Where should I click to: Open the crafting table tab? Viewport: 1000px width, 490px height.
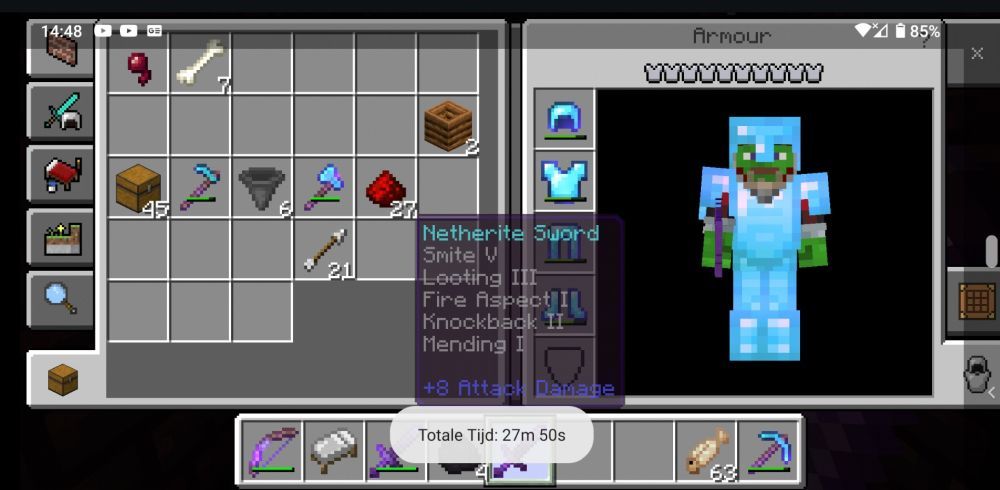pyautogui.click(x=977, y=300)
